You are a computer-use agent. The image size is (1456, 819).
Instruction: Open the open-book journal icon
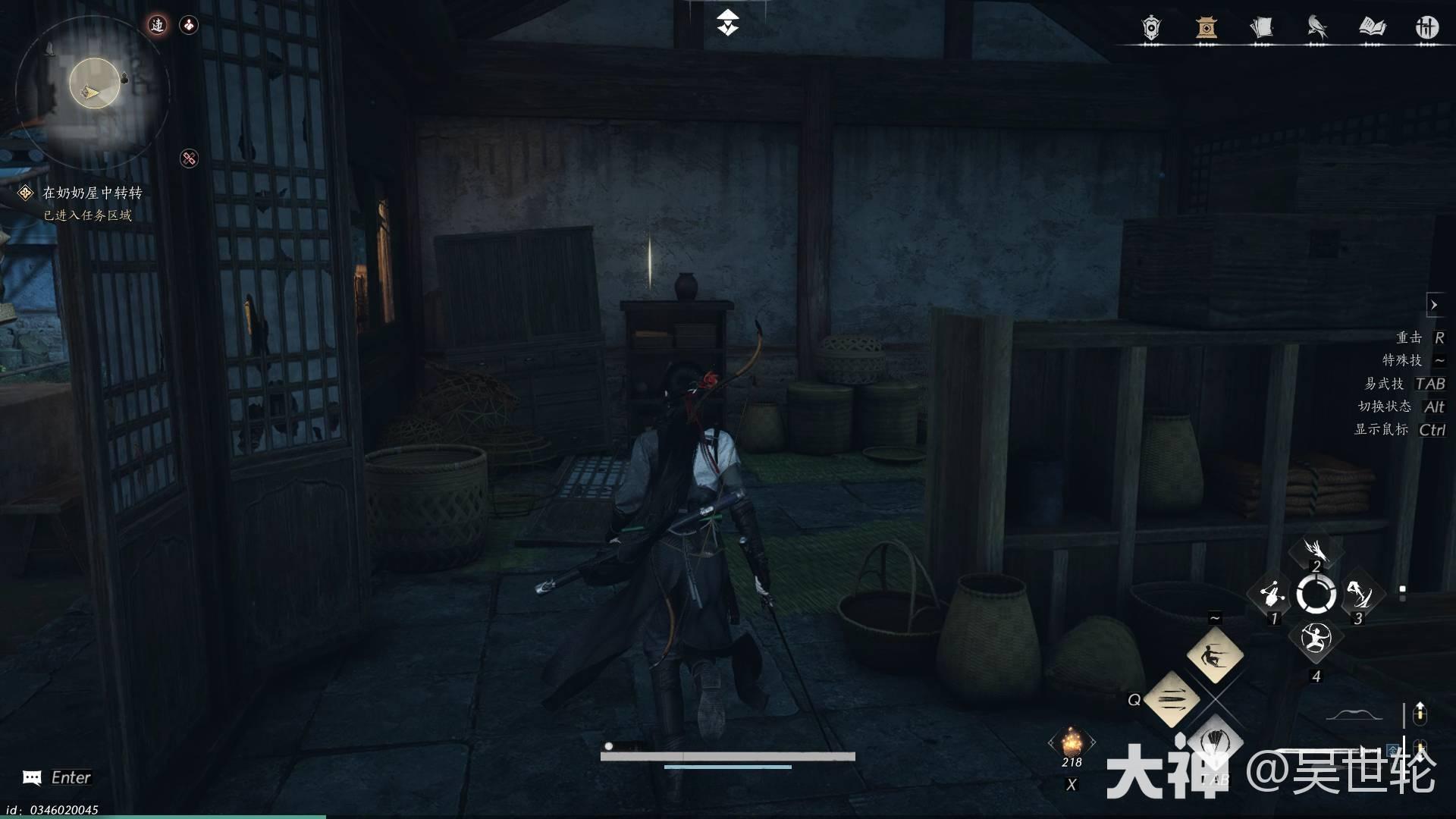click(x=1372, y=27)
